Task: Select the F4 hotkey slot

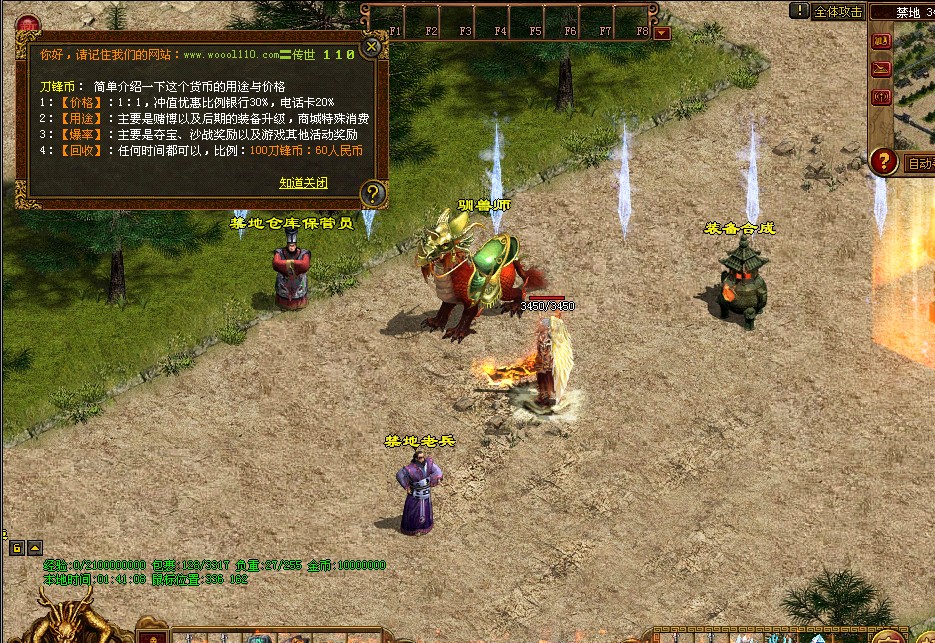Action: [500, 22]
